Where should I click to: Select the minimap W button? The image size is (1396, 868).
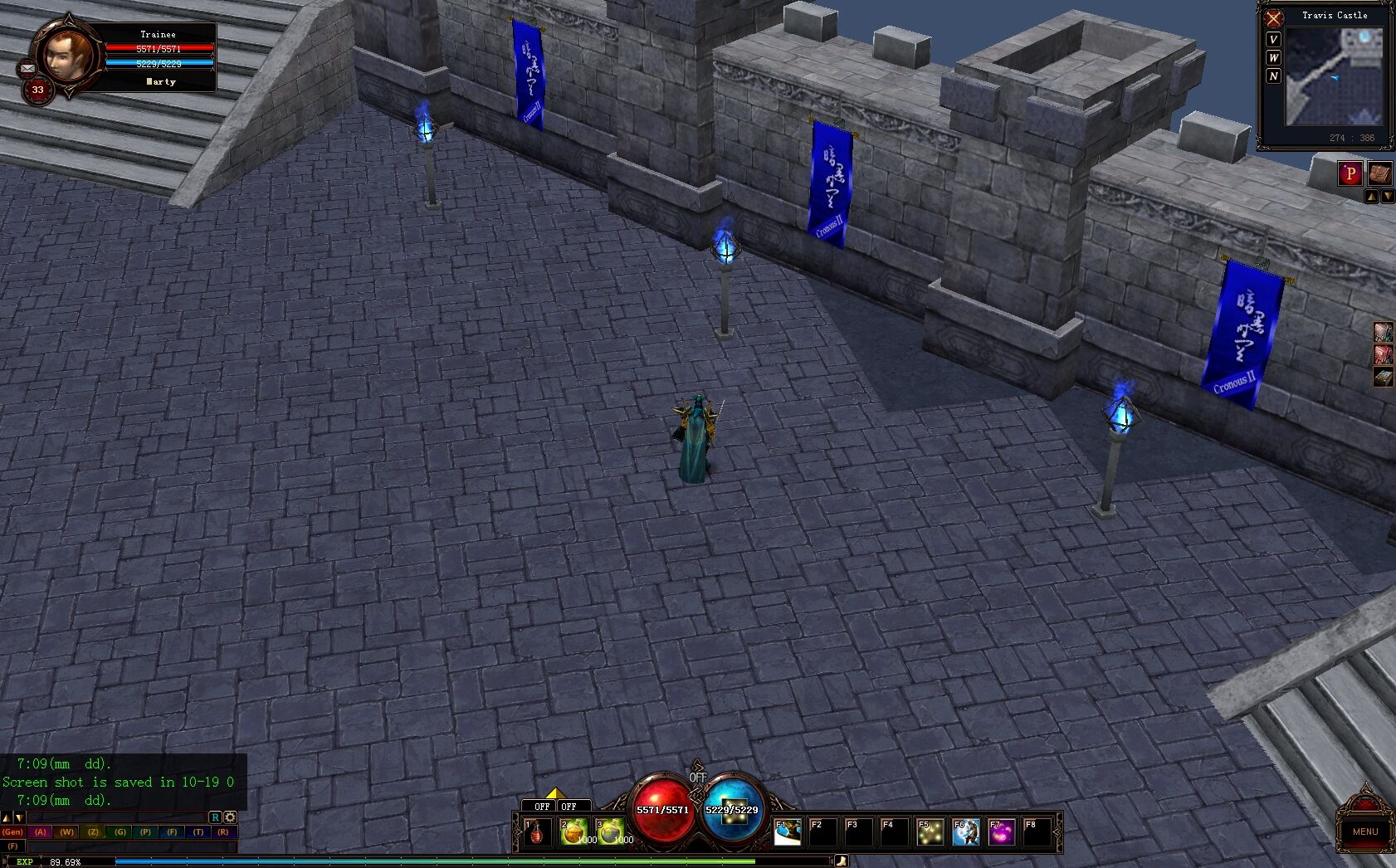pos(1273,58)
